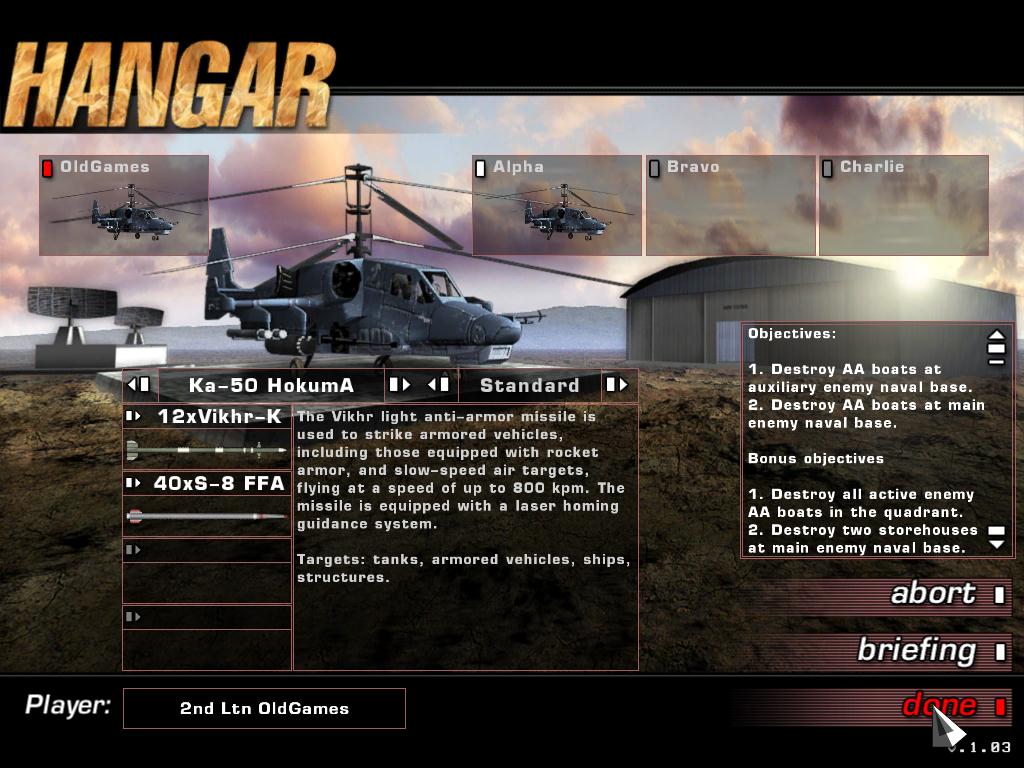The width and height of the screenshot is (1024, 768).
Task: Advance to next loadout after Standard
Action: pos(616,385)
